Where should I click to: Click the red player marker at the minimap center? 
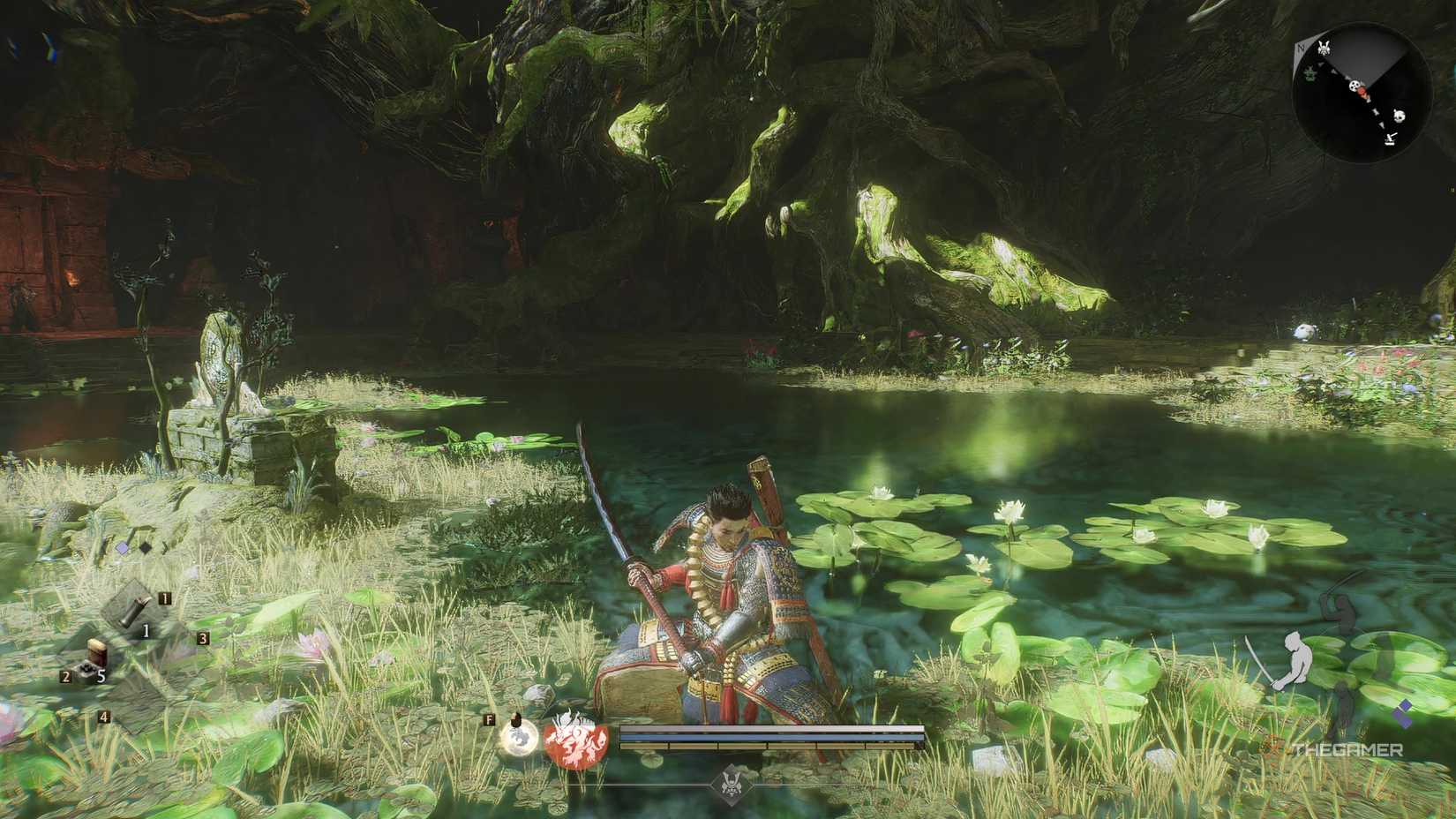(x=1362, y=92)
